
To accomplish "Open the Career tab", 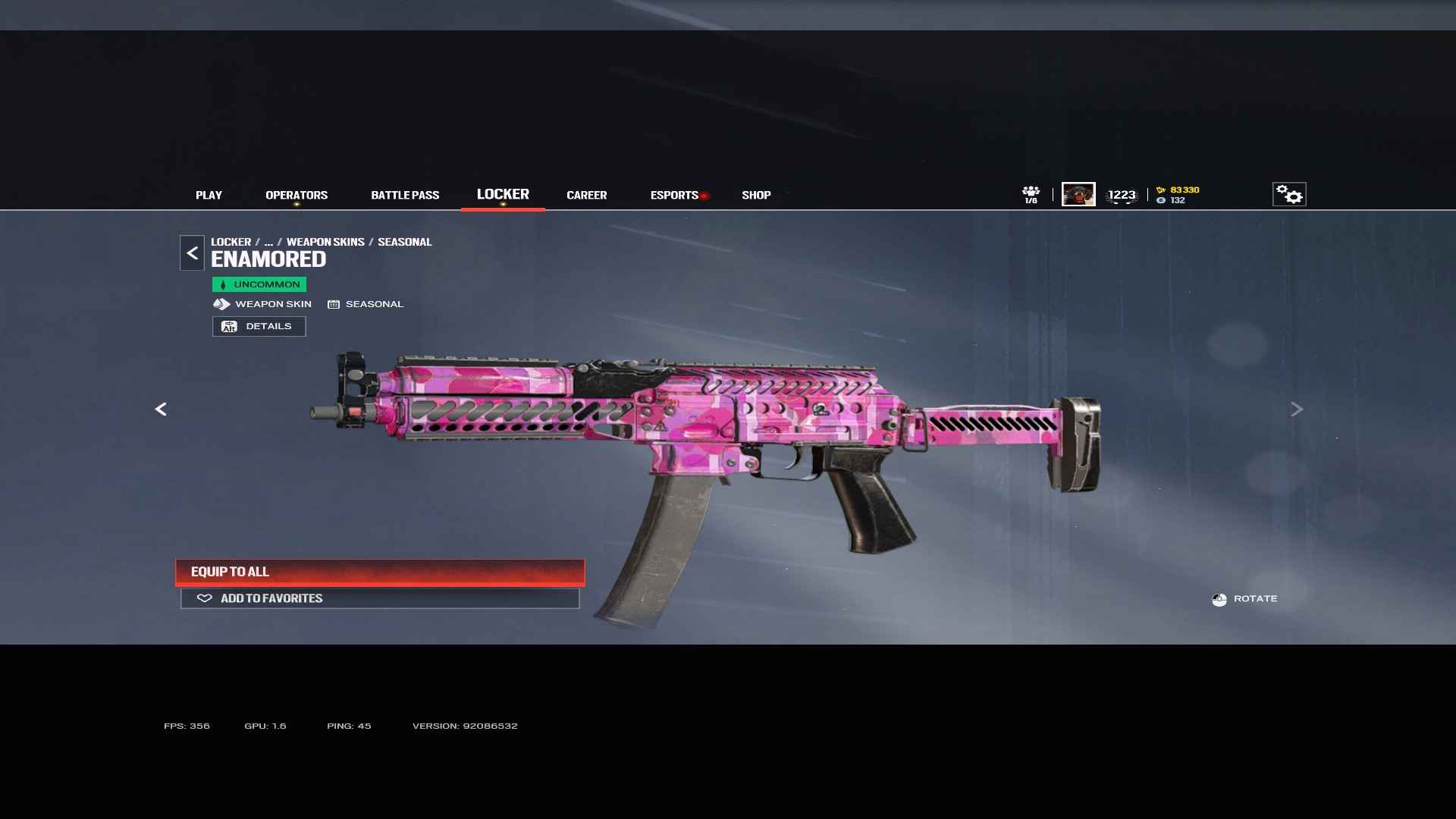I will (x=586, y=195).
